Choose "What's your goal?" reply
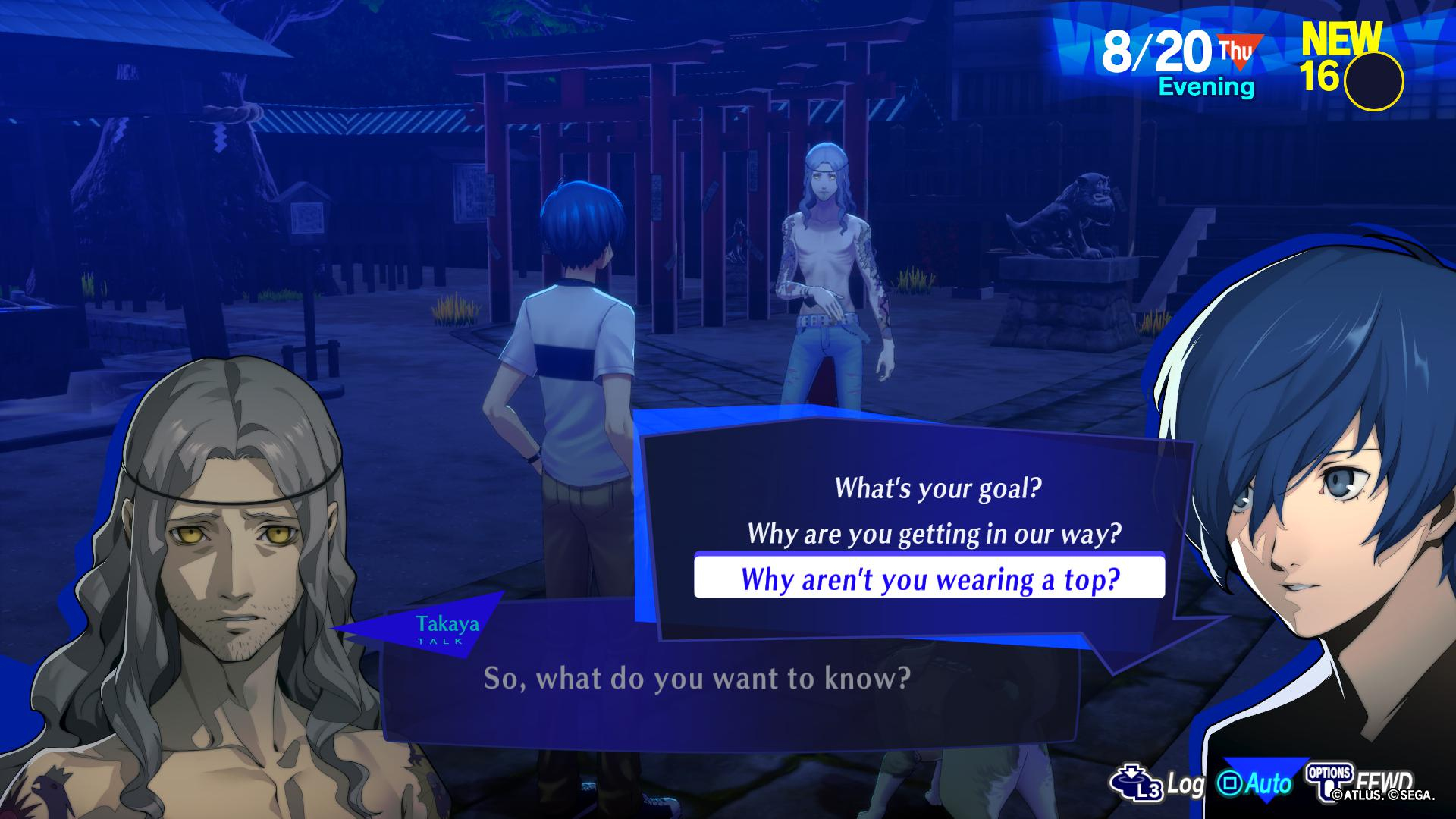The image size is (1456, 819). (938, 488)
